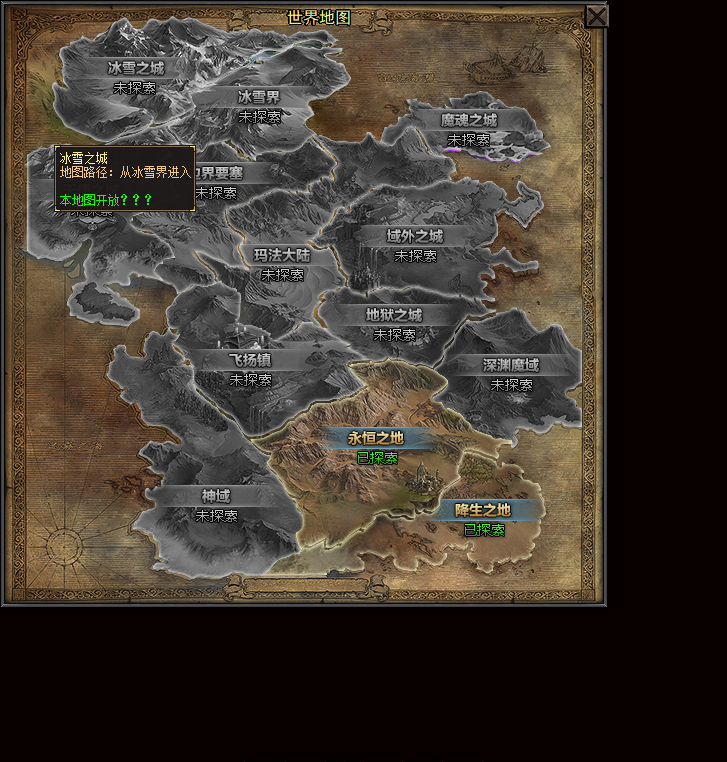Select the explored 降生之地 region

click(x=483, y=510)
